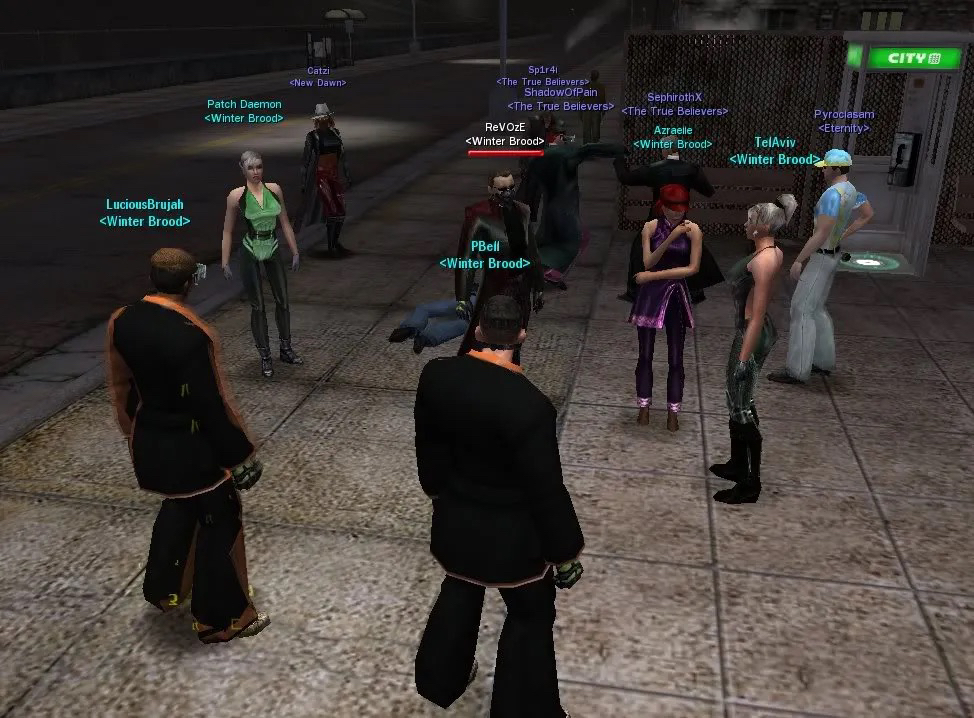The width and height of the screenshot is (974, 718).
Task: Target the TelAviv nameplate
Action: tap(775, 143)
